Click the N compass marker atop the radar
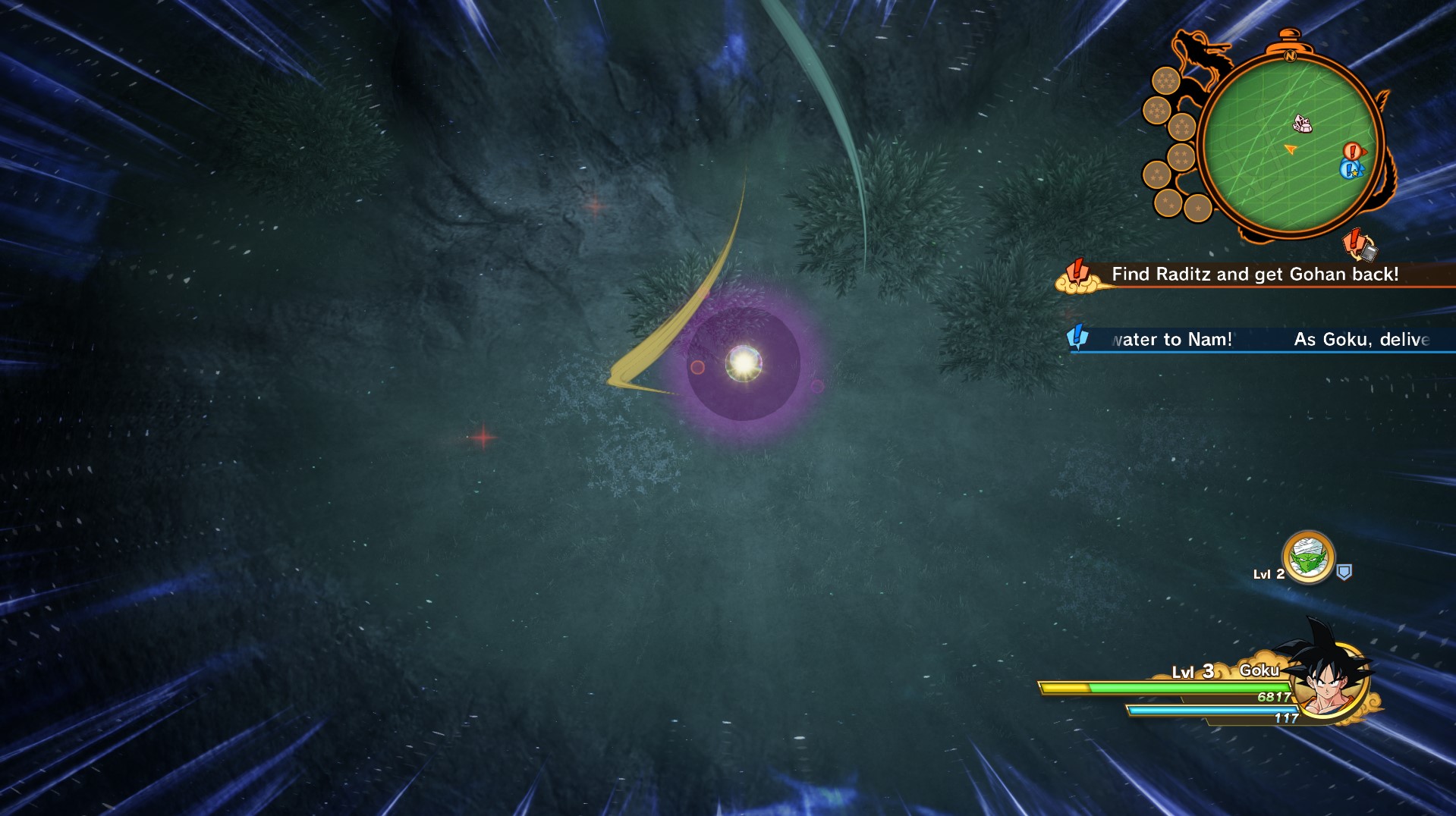The height and width of the screenshot is (816, 1456). pos(1290,55)
